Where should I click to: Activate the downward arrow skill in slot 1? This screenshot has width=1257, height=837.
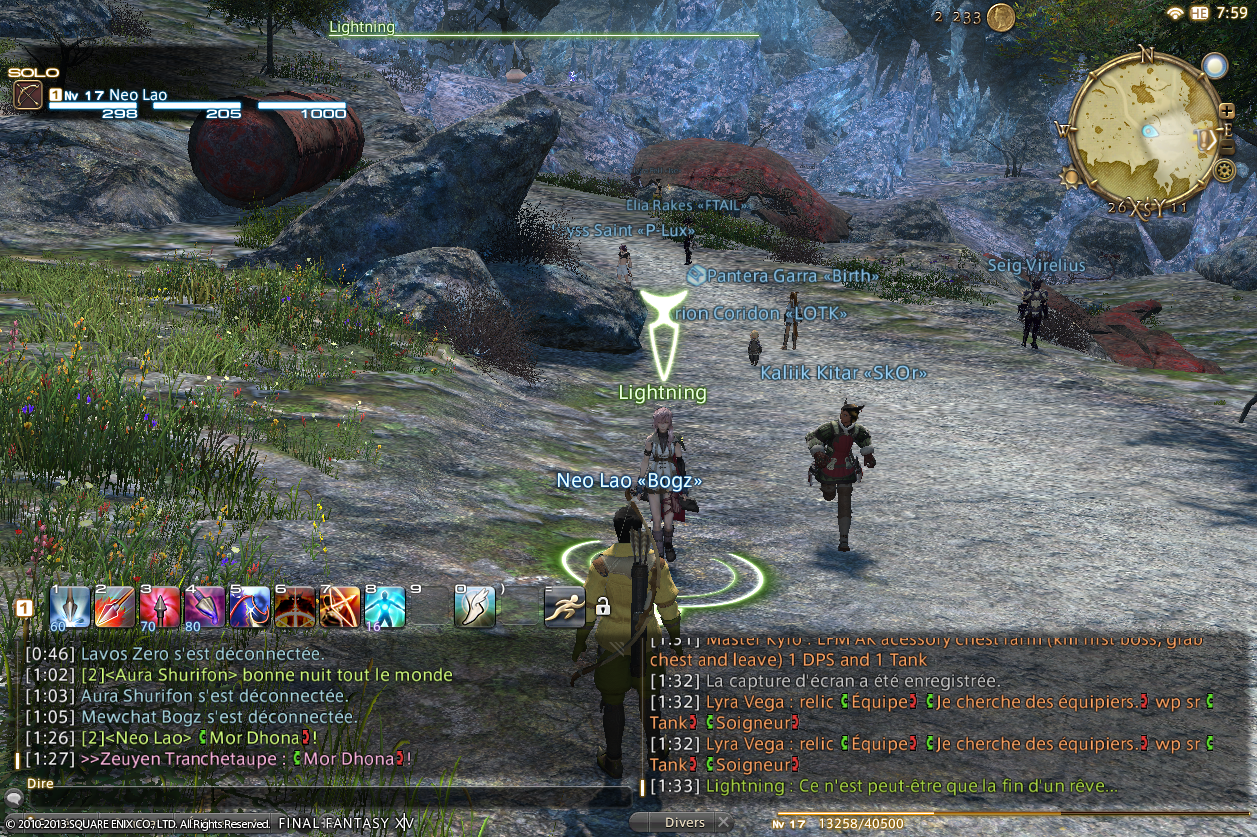point(70,607)
